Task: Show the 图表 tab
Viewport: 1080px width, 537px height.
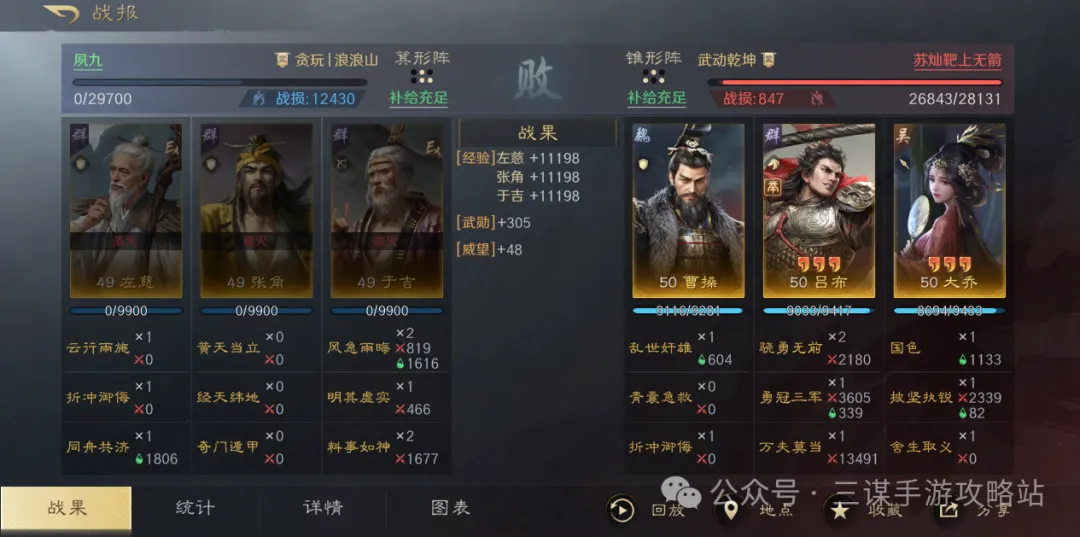Action: tap(451, 508)
